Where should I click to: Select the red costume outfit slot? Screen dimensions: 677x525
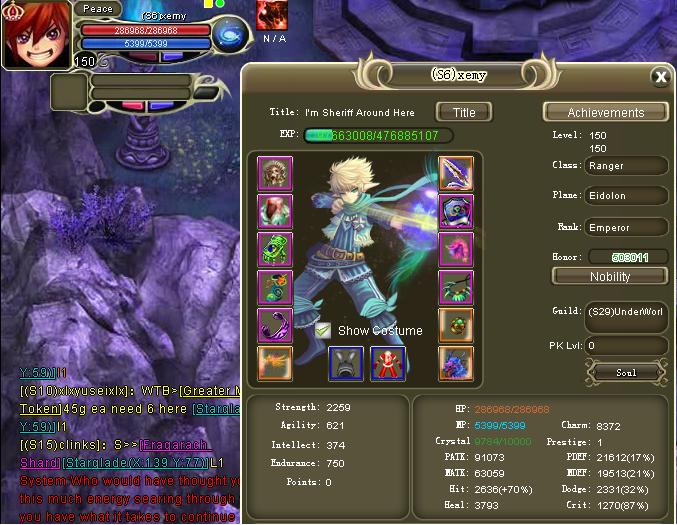point(388,364)
